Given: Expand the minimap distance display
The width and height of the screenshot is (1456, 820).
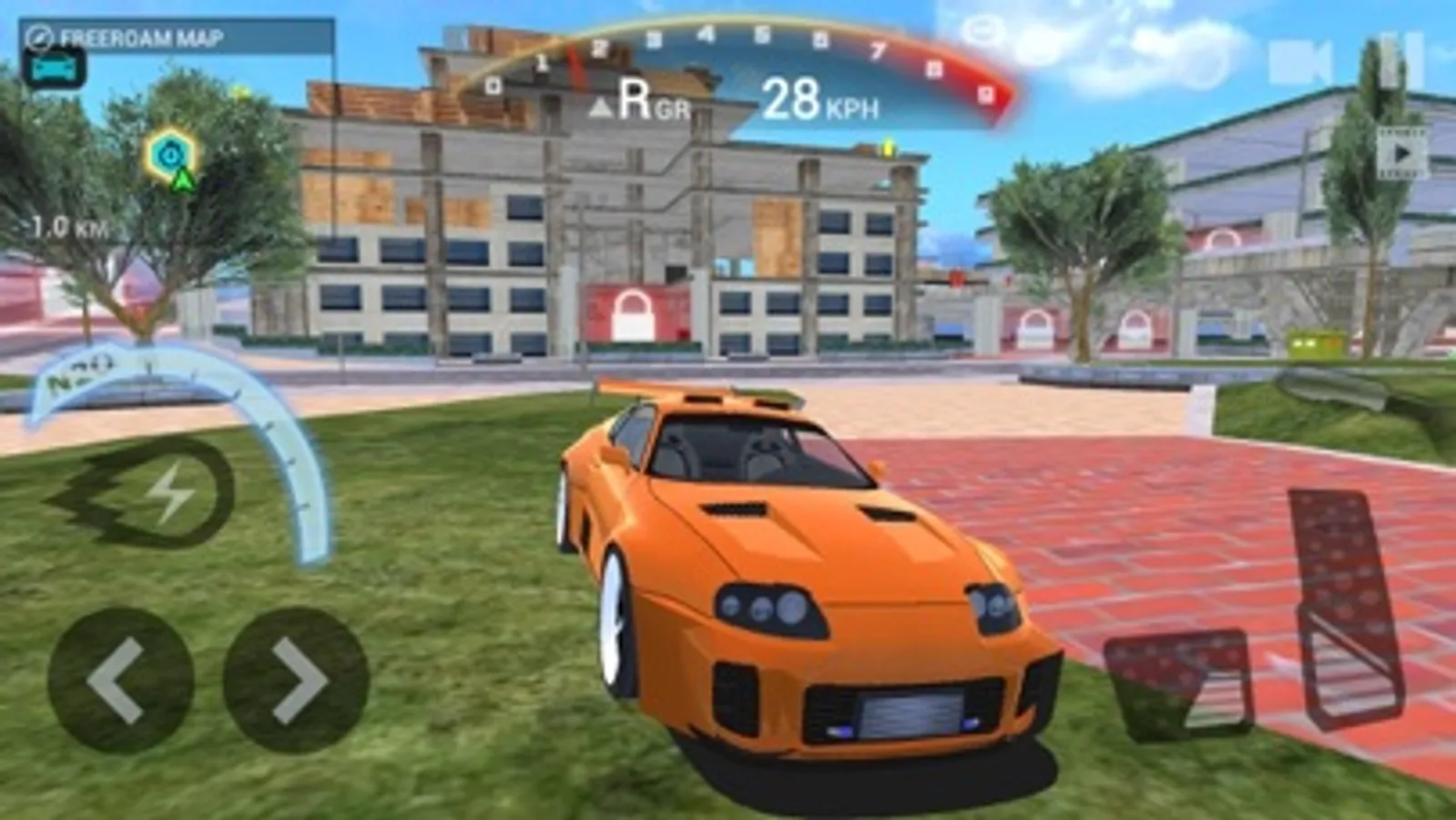Looking at the screenshot, I should tap(68, 224).
